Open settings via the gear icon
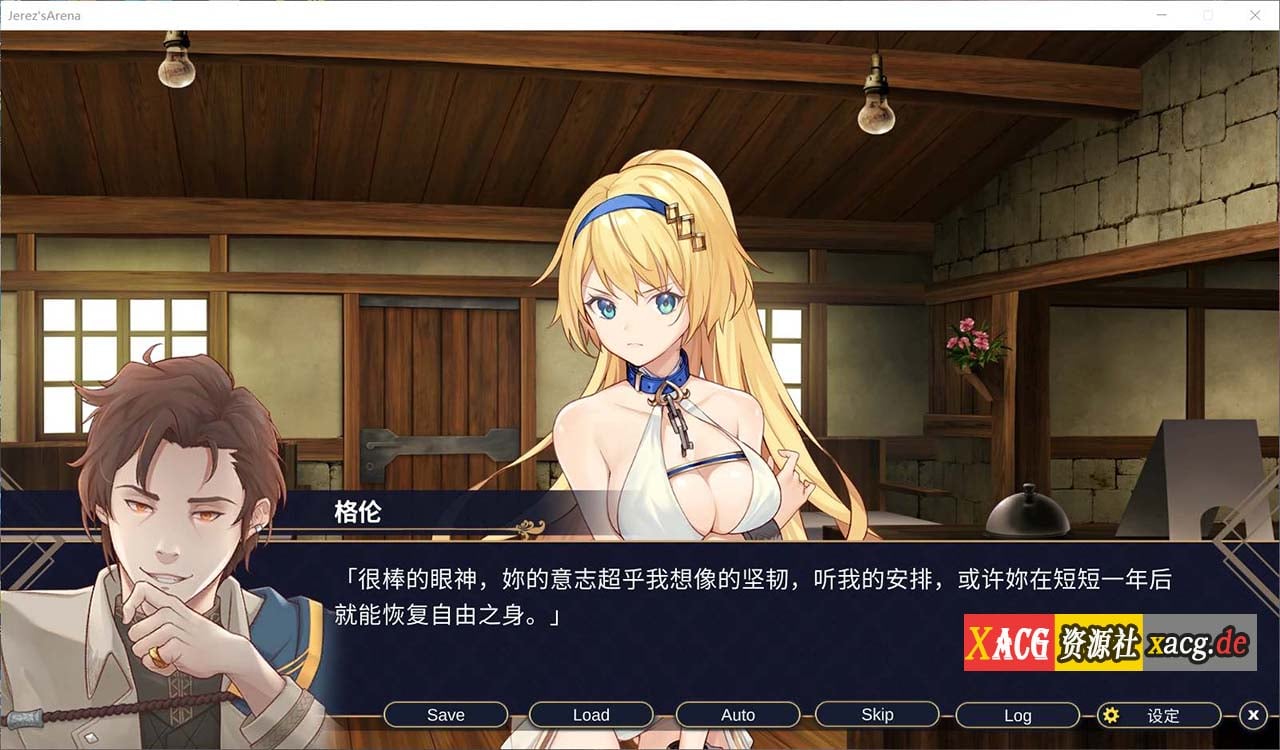1280x750 pixels. 1111,715
